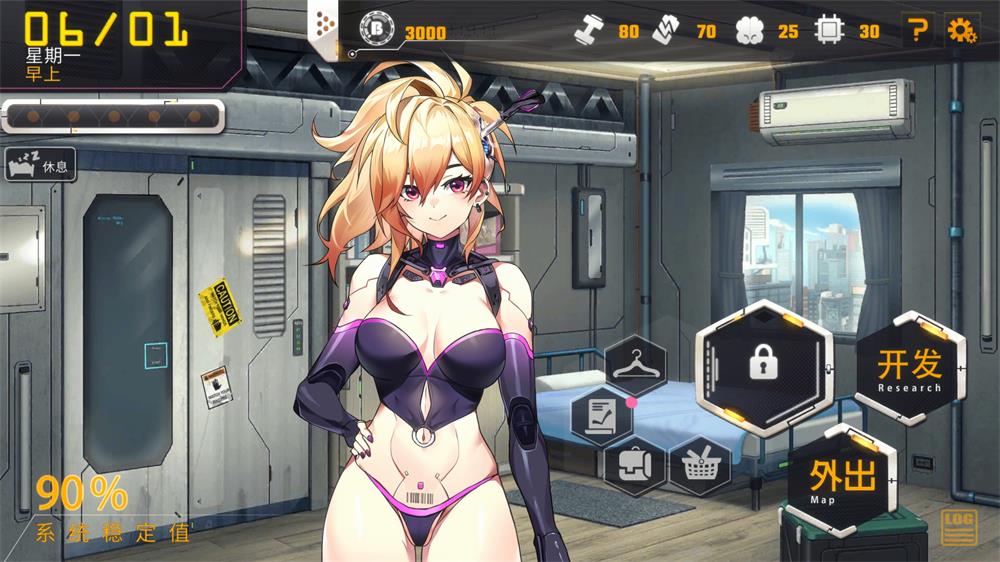Viewport: 1000px width, 562px height.
Task: Open the 开发 Research menu
Action: click(909, 369)
